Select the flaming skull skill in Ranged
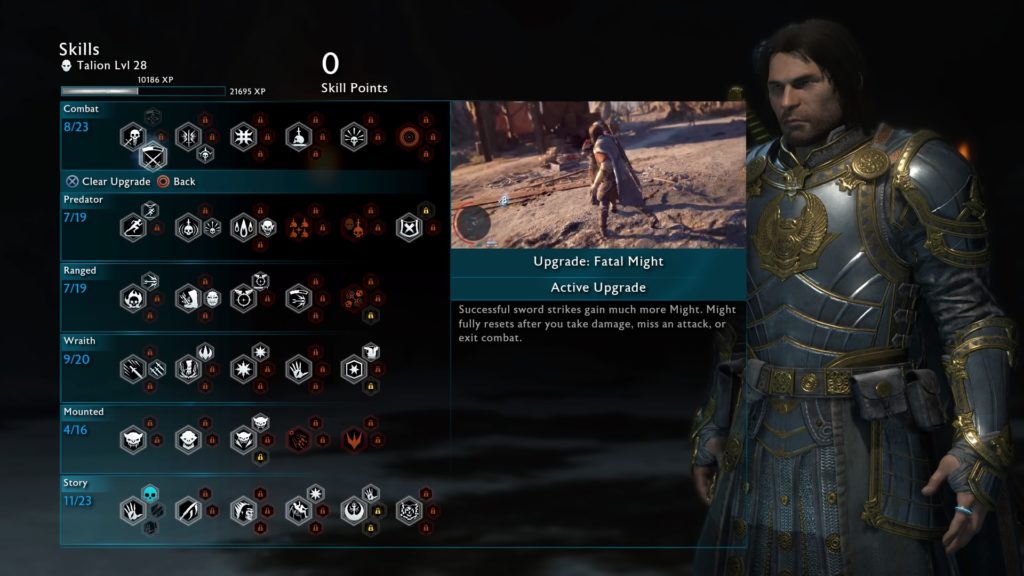Screen dimensions: 1024x576 [x=133, y=297]
